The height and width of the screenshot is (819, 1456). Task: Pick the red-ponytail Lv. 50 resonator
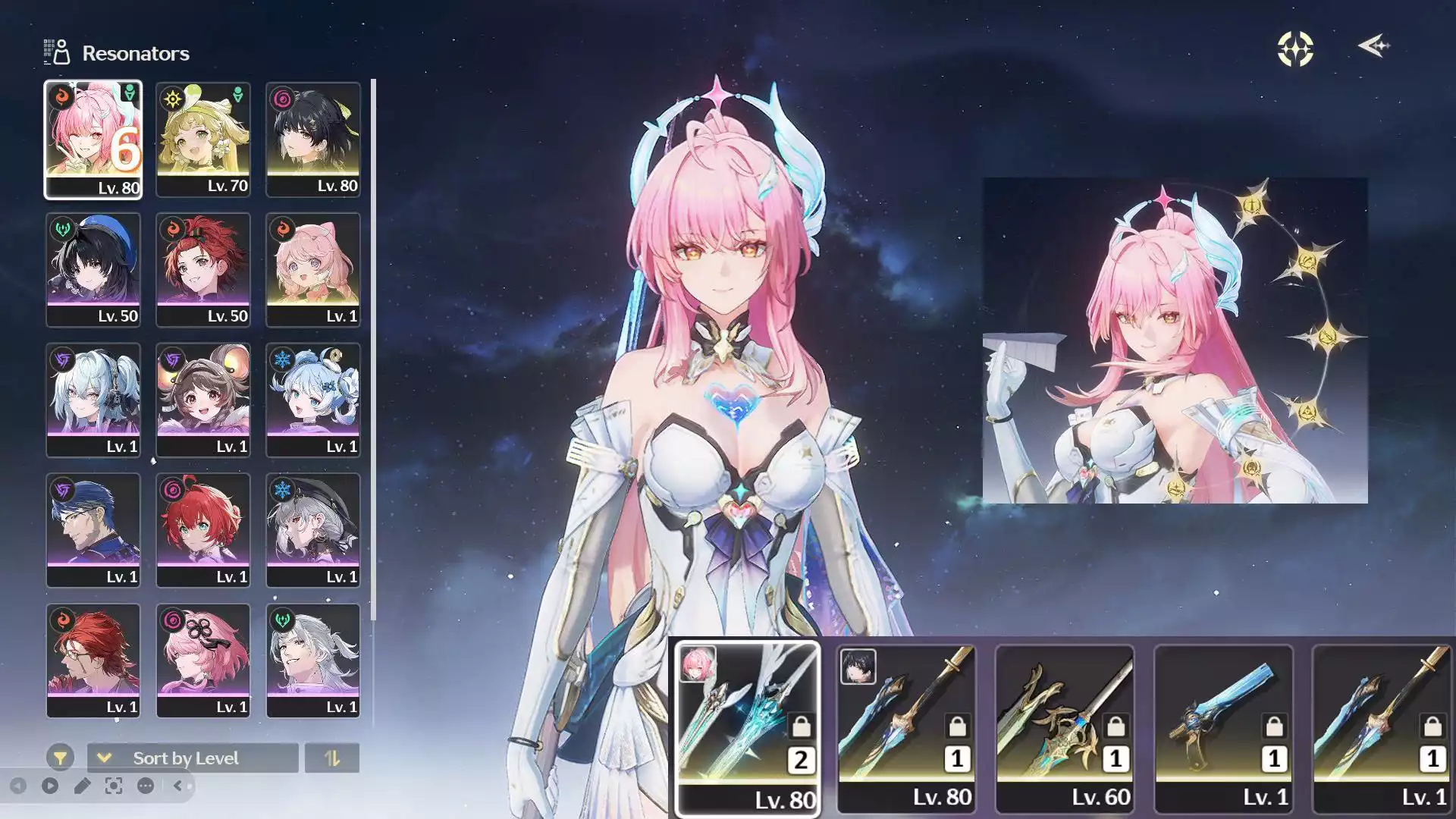[202, 270]
